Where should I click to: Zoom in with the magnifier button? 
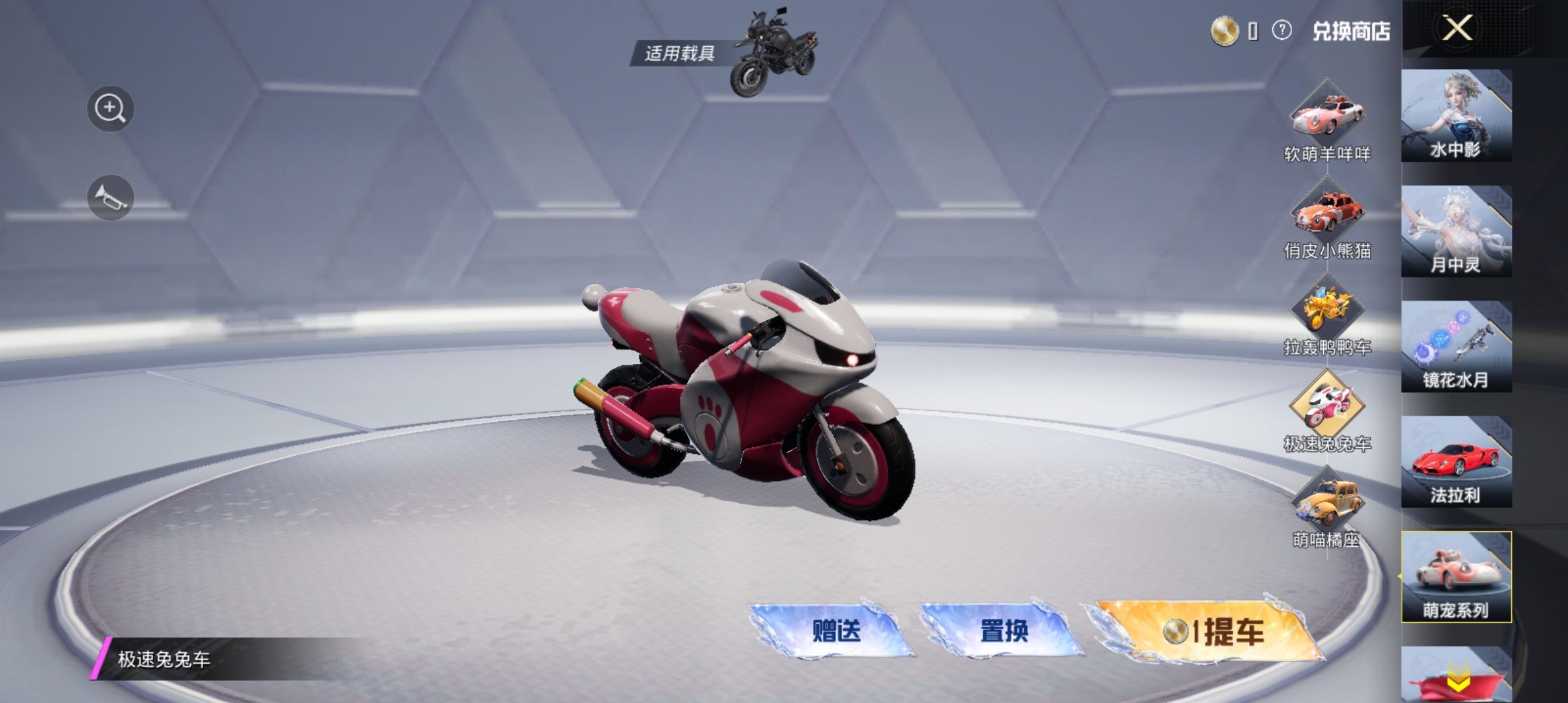point(110,109)
